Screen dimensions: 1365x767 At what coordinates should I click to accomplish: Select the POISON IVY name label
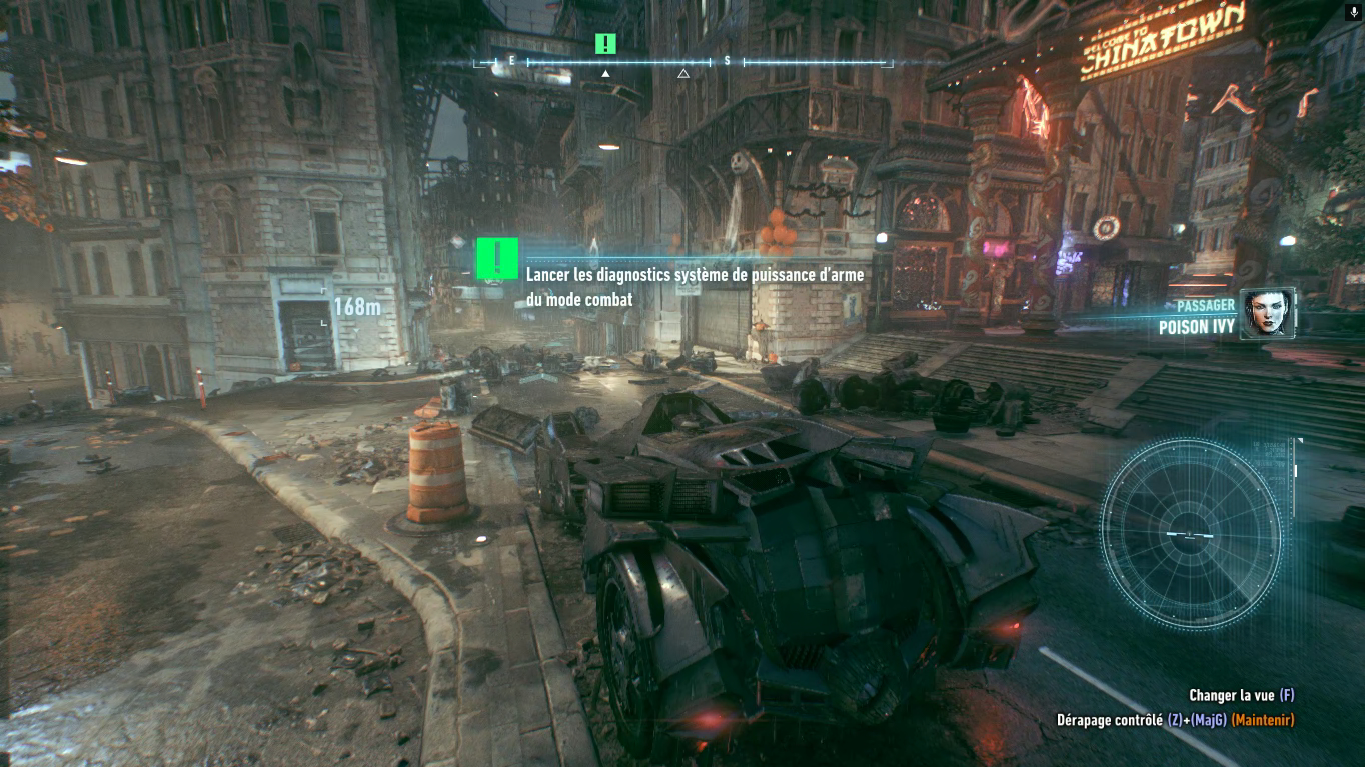1196,325
